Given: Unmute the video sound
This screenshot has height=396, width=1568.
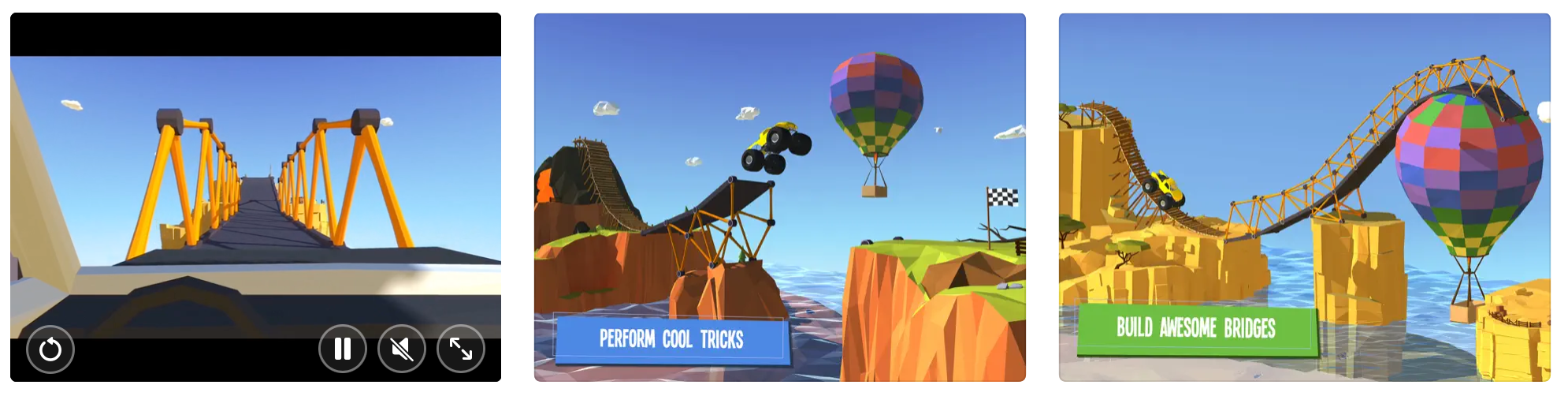Looking at the screenshot, I should (402, 349).
